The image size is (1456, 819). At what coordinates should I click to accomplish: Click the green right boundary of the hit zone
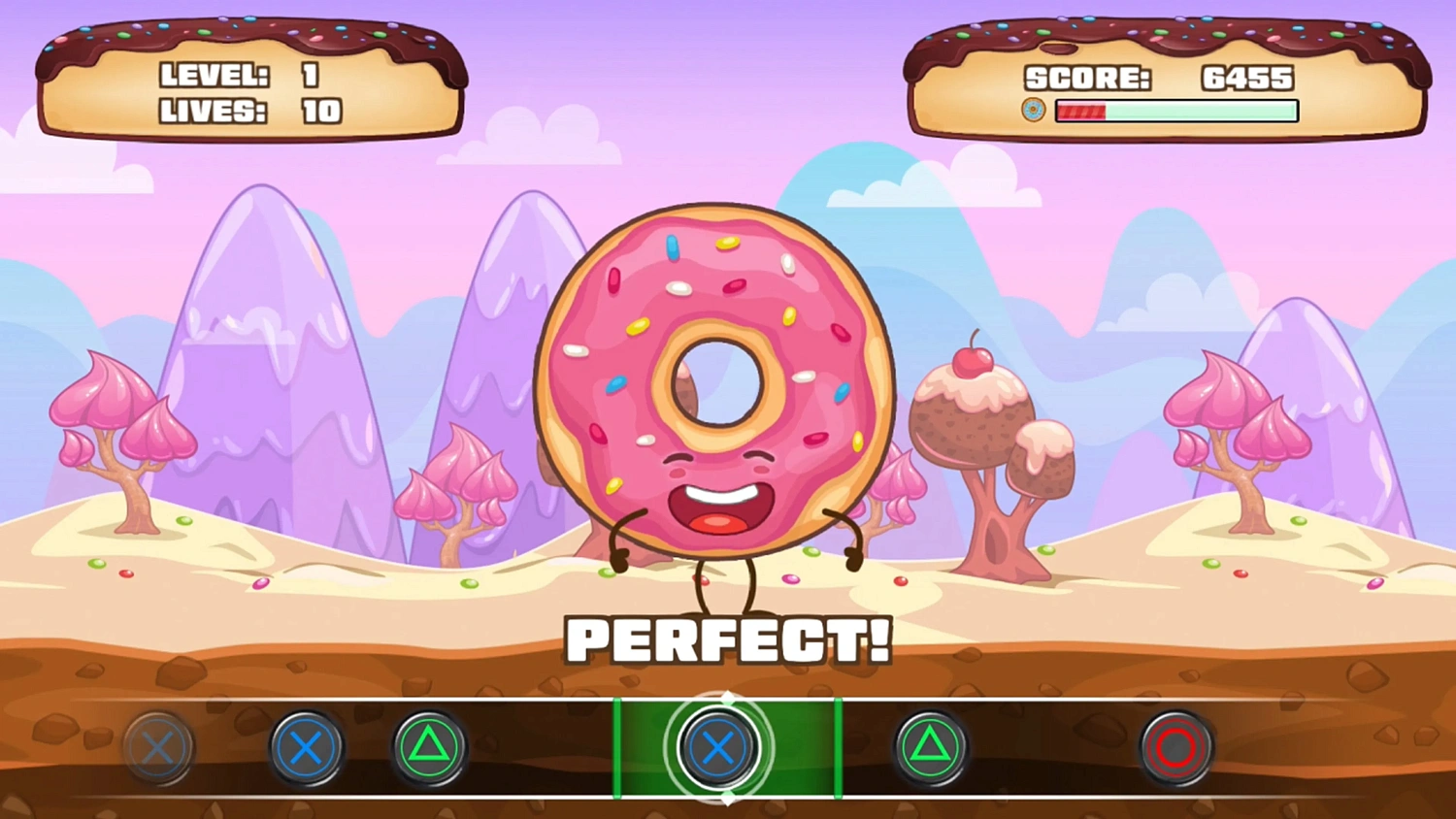coord(839,746)
